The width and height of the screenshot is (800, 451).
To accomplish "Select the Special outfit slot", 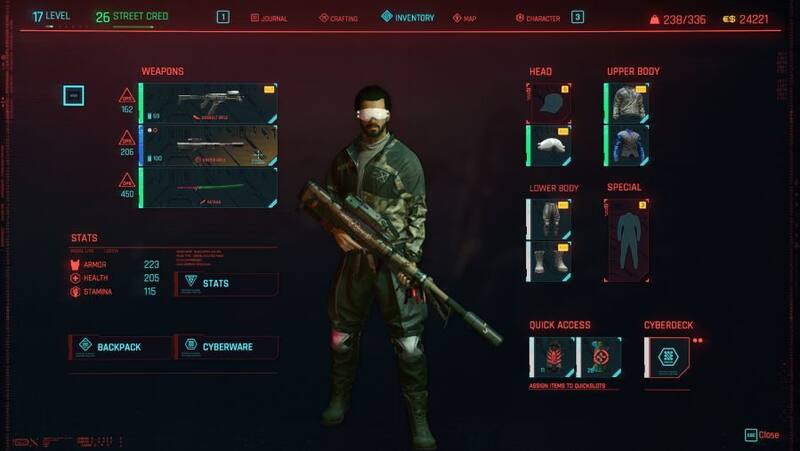I will tap(627, 239).
